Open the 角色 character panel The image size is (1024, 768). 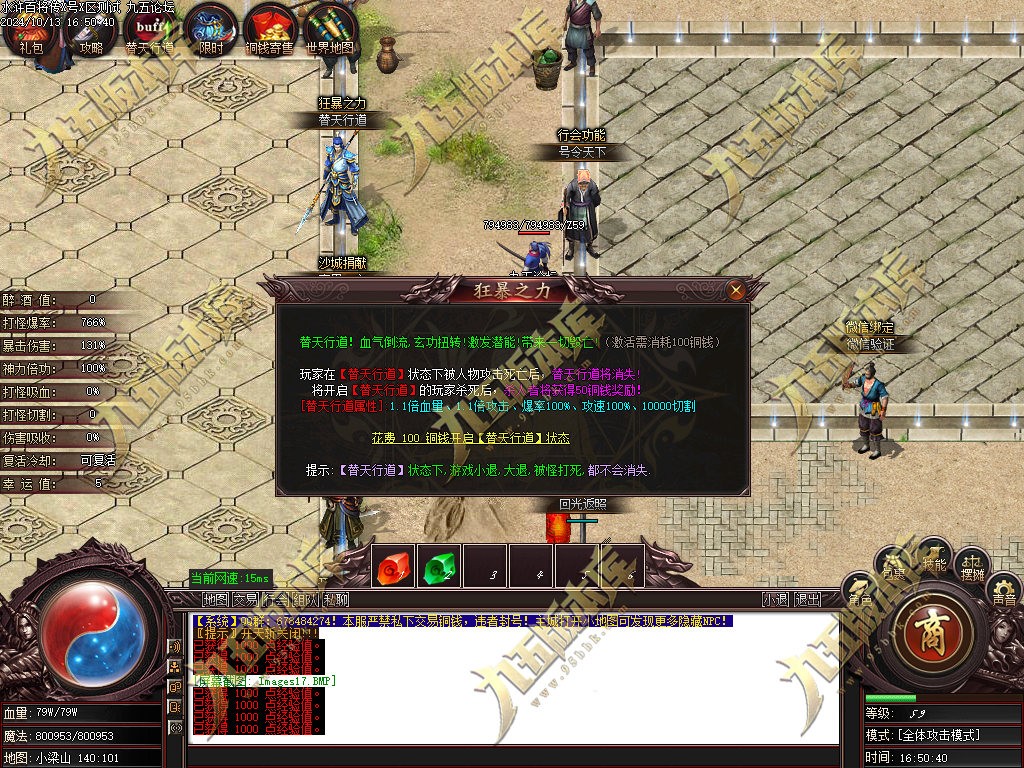tap(859, 590)
